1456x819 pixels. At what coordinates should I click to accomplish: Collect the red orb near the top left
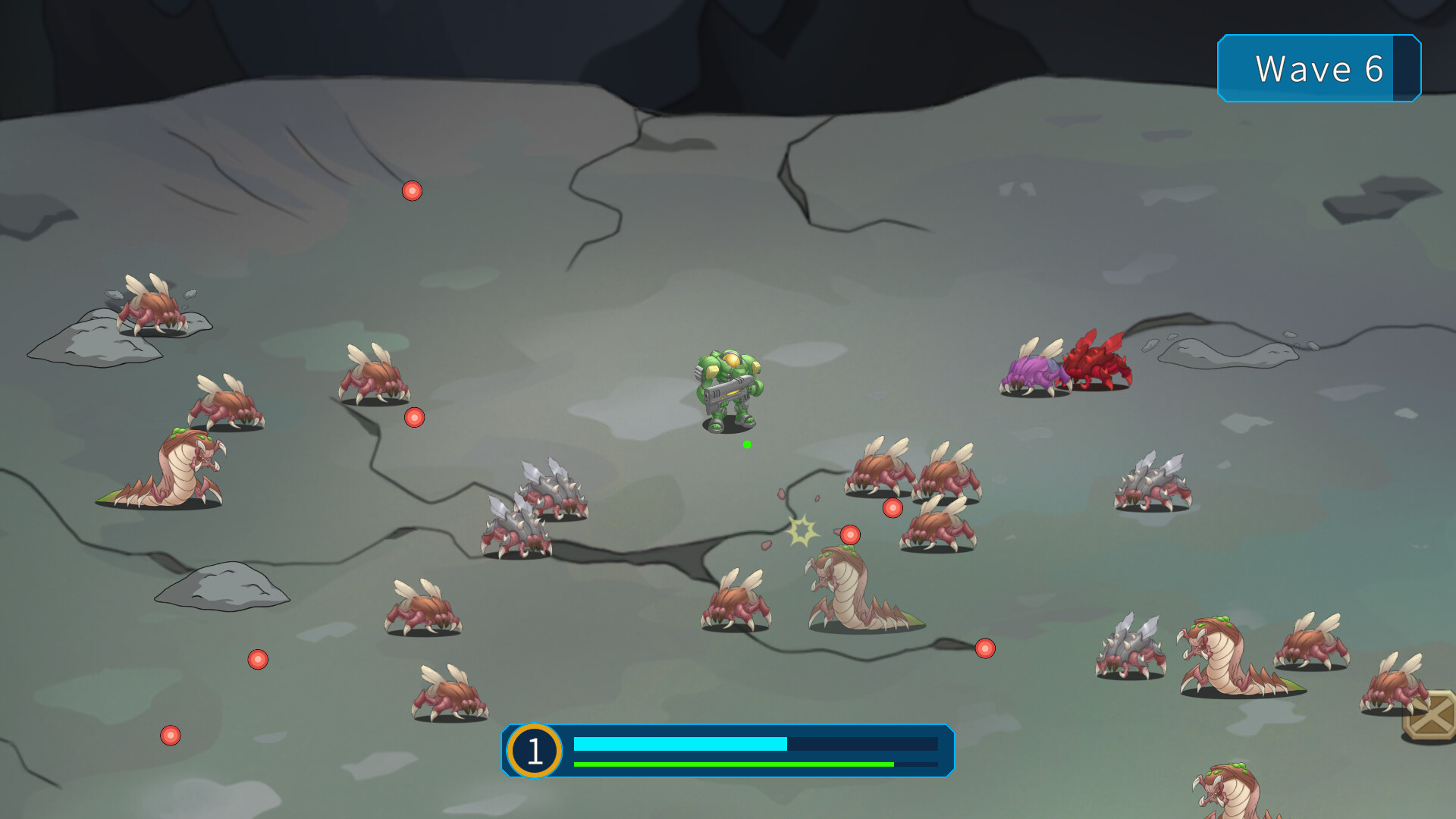(x=412, y=191)
